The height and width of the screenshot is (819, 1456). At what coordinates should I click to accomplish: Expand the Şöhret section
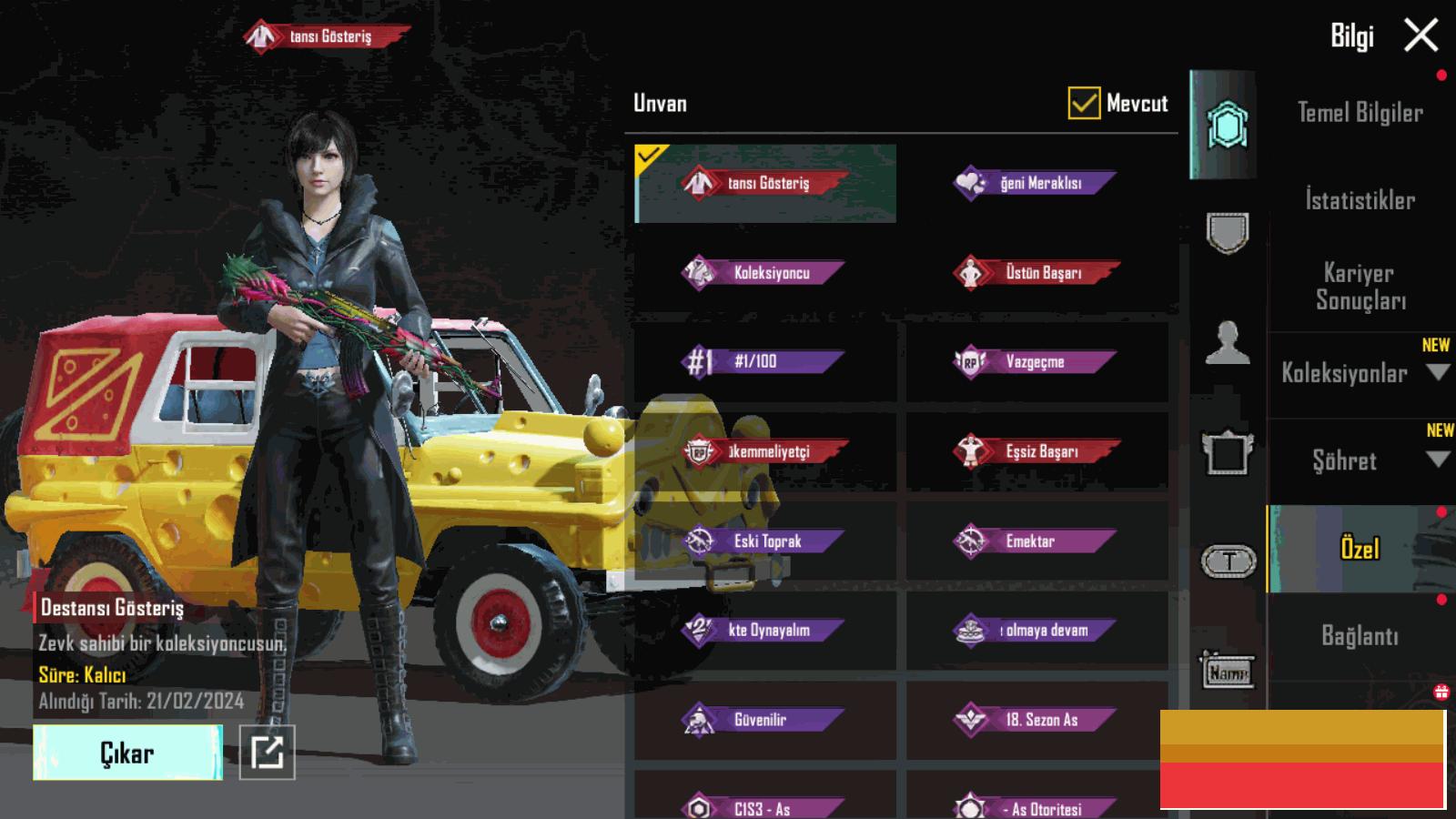[1438, 460]
